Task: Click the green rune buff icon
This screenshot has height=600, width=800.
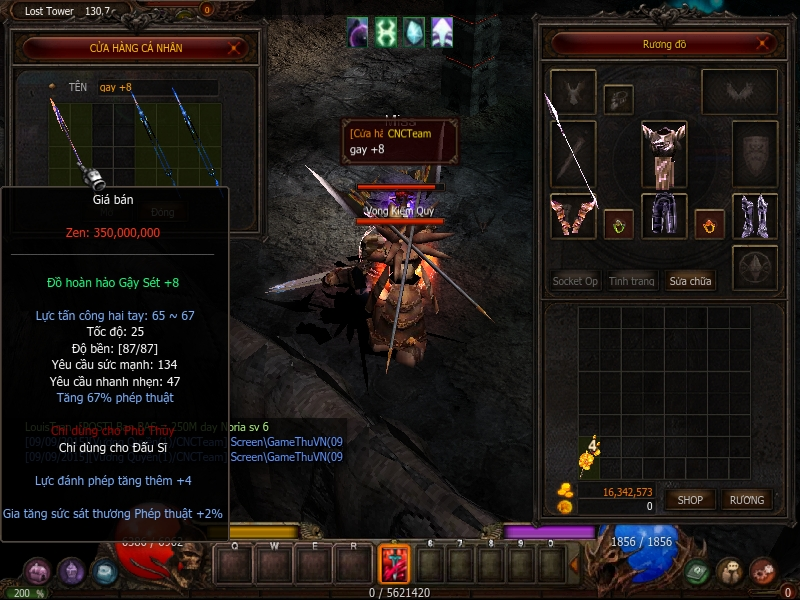Action: 386,32
